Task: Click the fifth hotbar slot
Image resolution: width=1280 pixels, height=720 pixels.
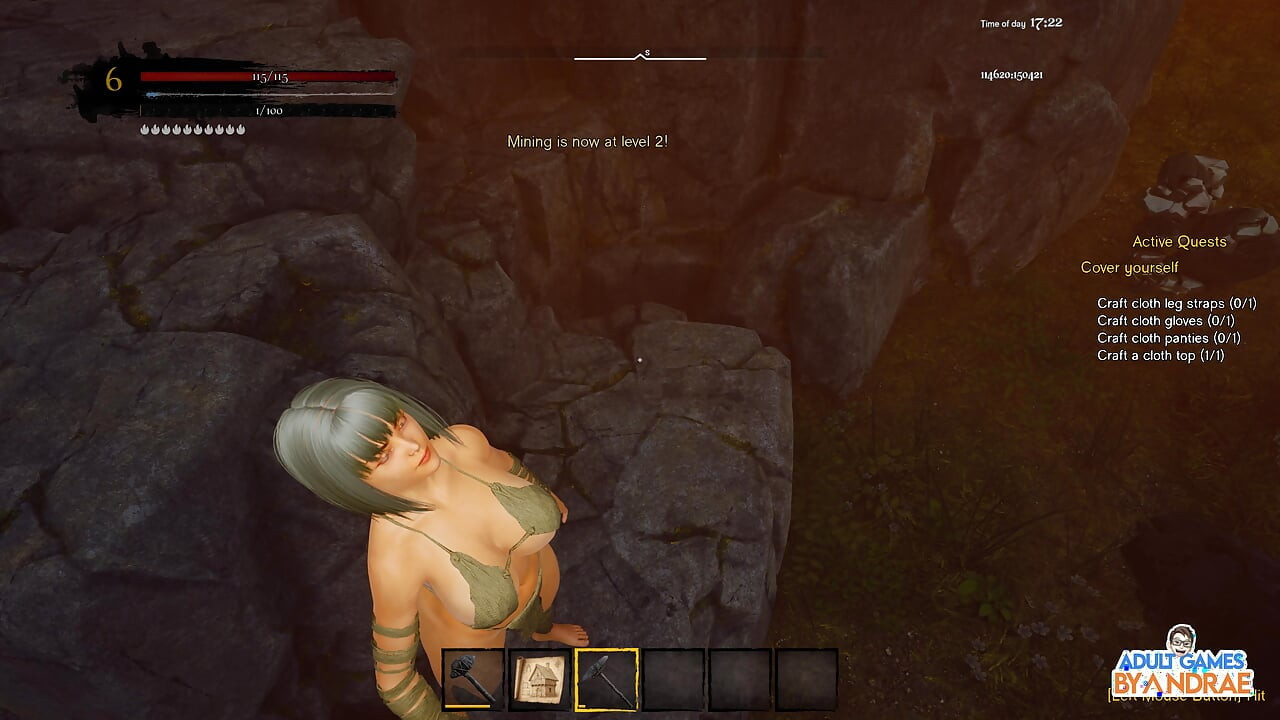Action: (737, 678)
